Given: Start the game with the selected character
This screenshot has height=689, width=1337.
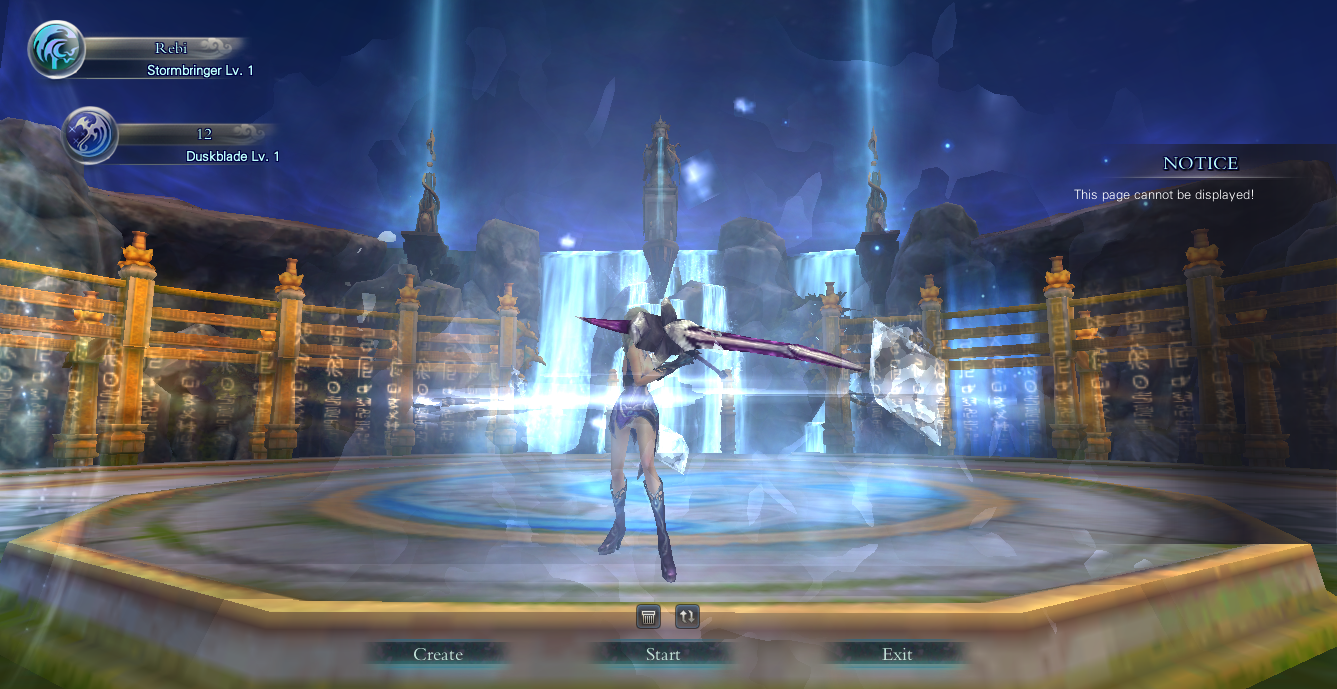Looking at the screenshot, I should pos(663,654).
